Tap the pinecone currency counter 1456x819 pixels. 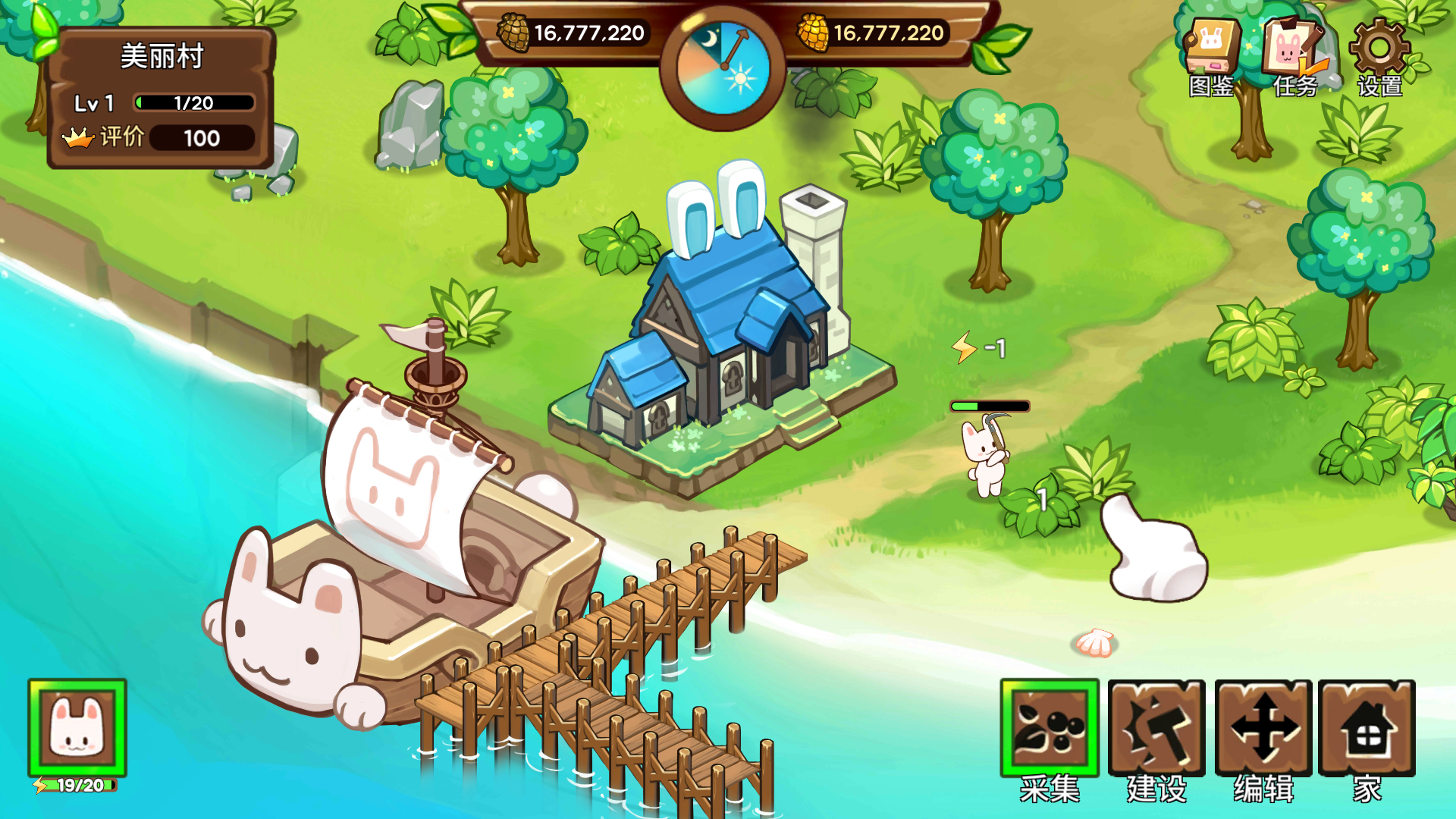click(x=573, y=33)
